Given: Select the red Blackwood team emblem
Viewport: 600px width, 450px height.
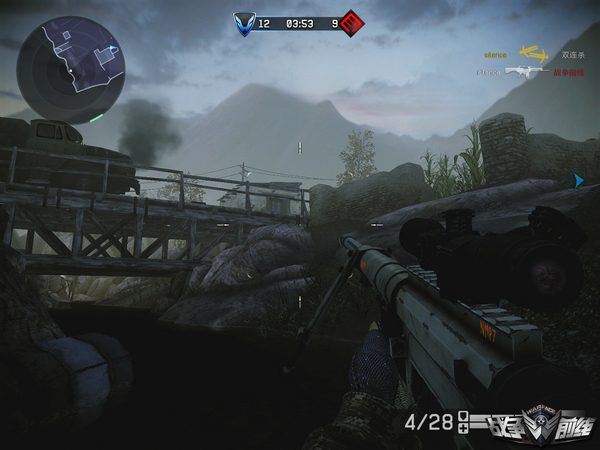Looking at the screenshot, I should pyautogui.click(x=352, y=22).
